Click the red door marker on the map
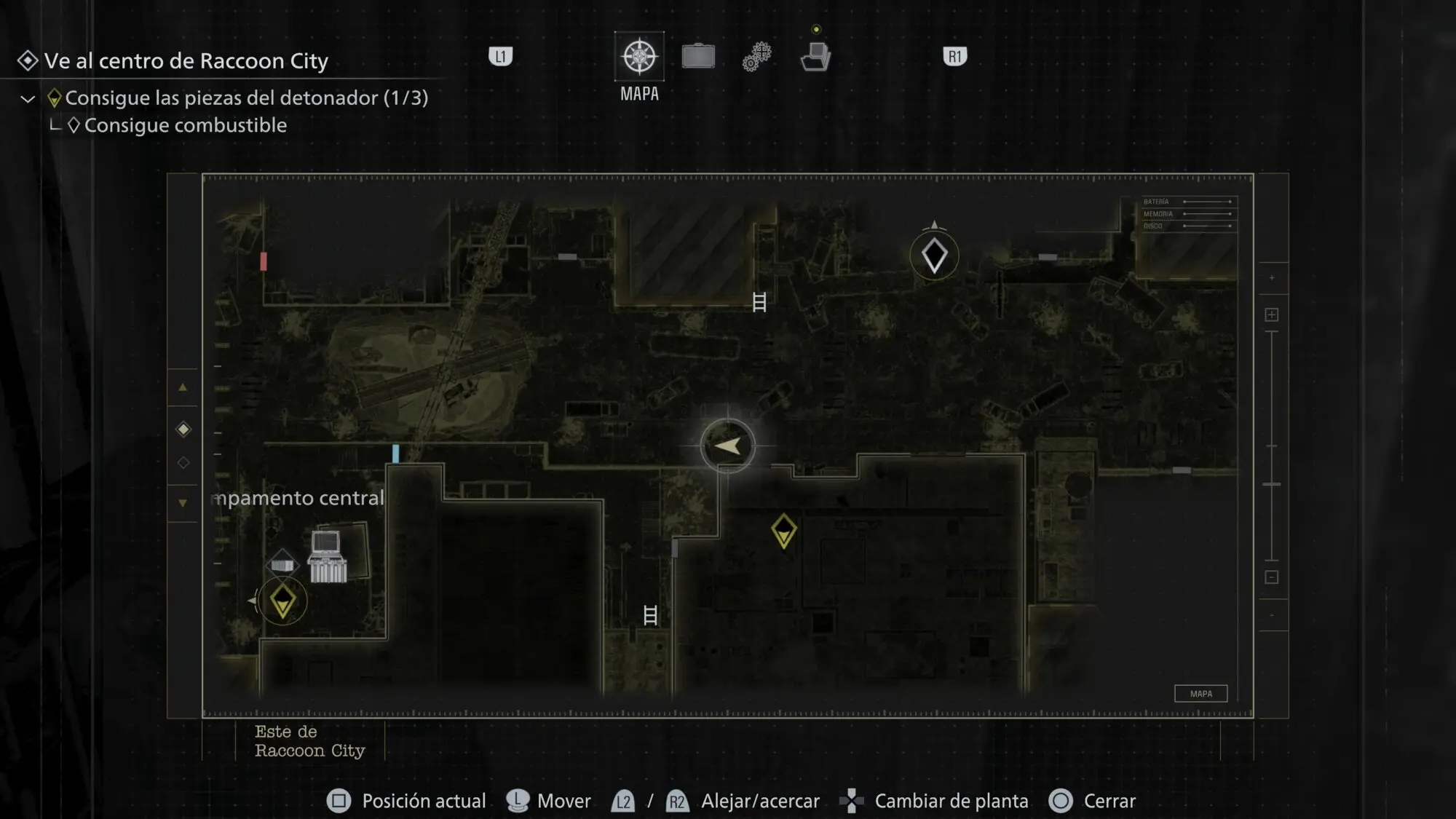1456x819 pixels. [x=264, y=261]
